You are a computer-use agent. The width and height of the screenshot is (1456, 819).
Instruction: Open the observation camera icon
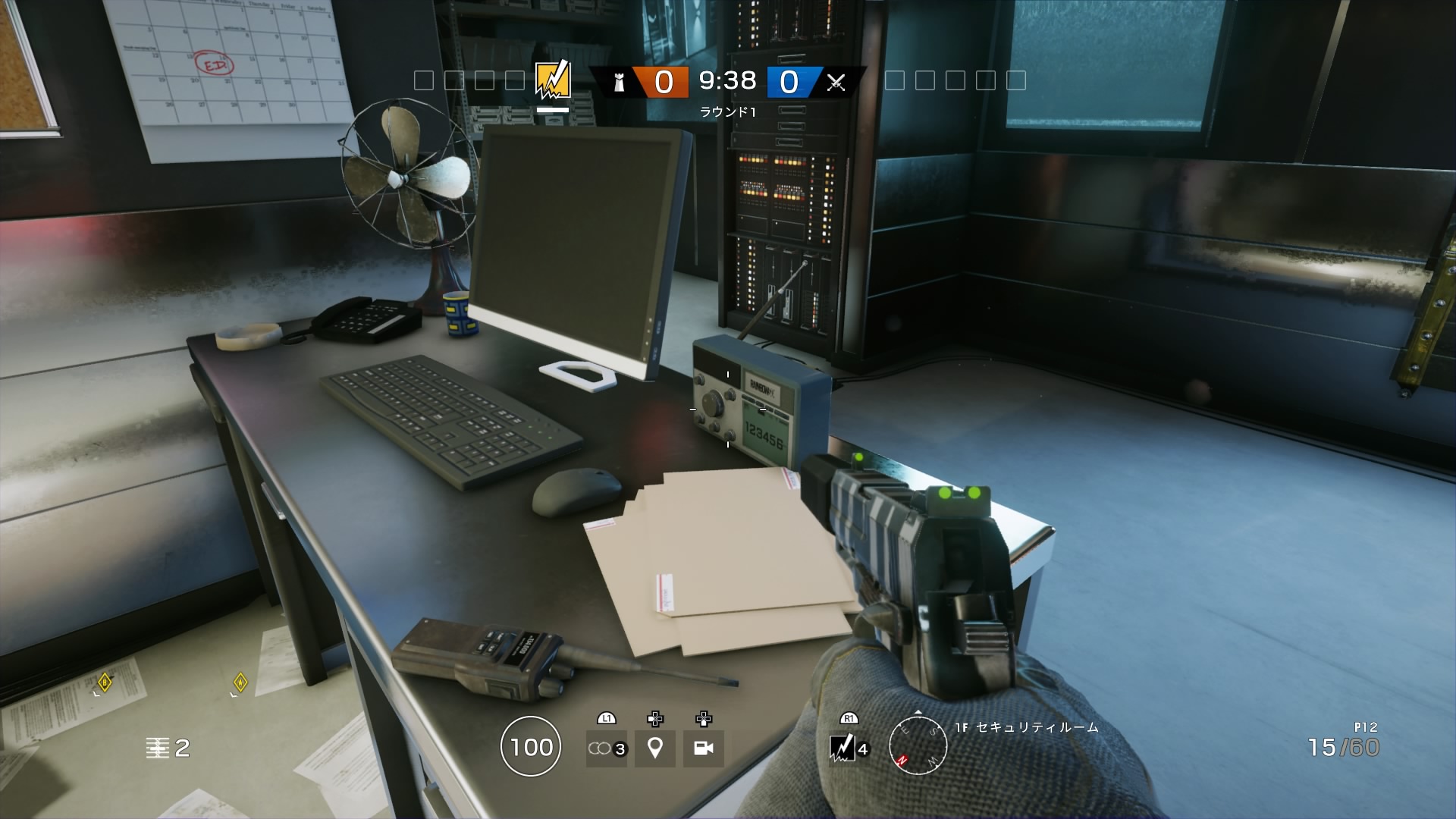(704, 748)
